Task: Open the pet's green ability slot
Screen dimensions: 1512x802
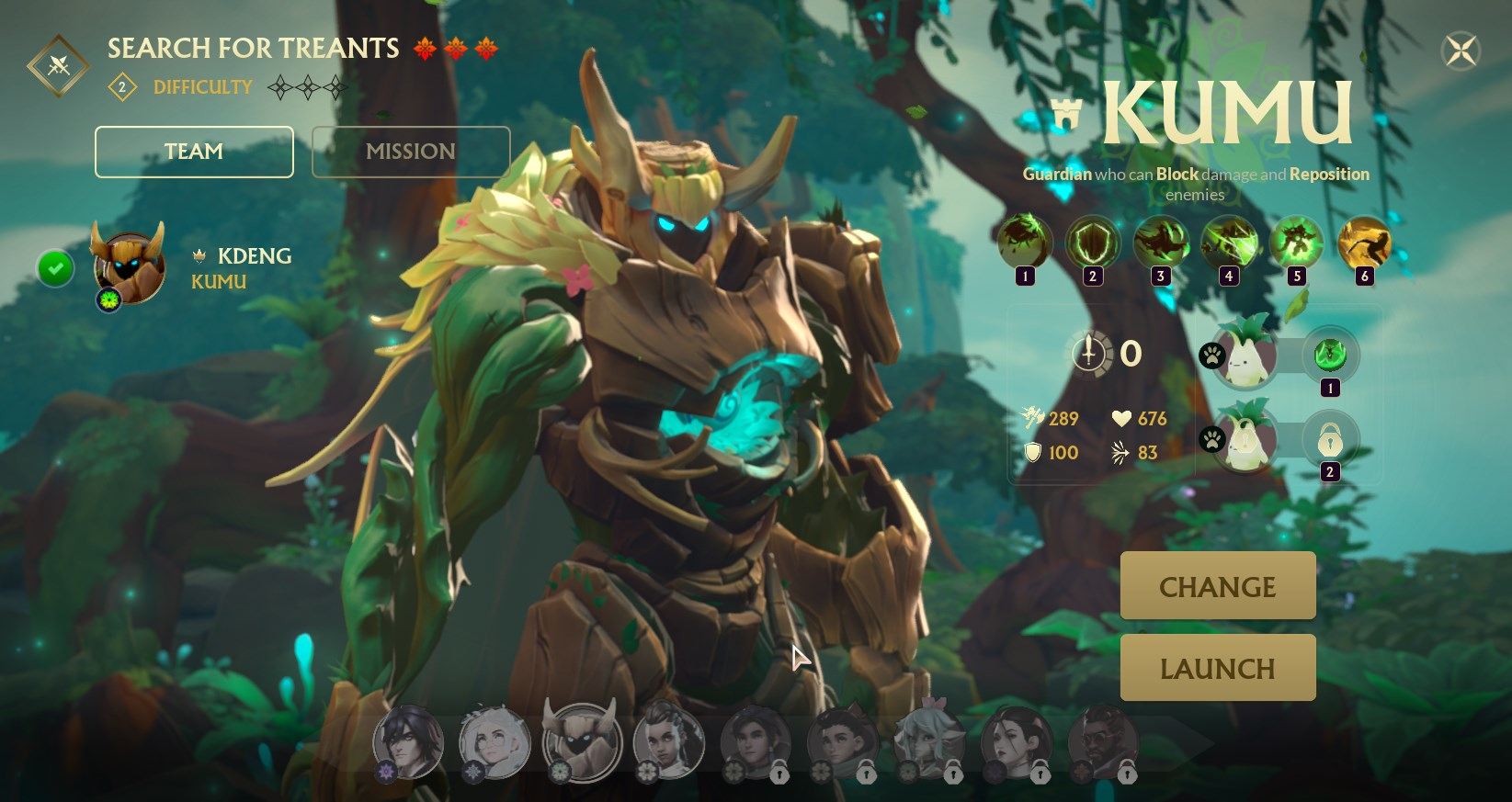Action: pos(1329,355)
